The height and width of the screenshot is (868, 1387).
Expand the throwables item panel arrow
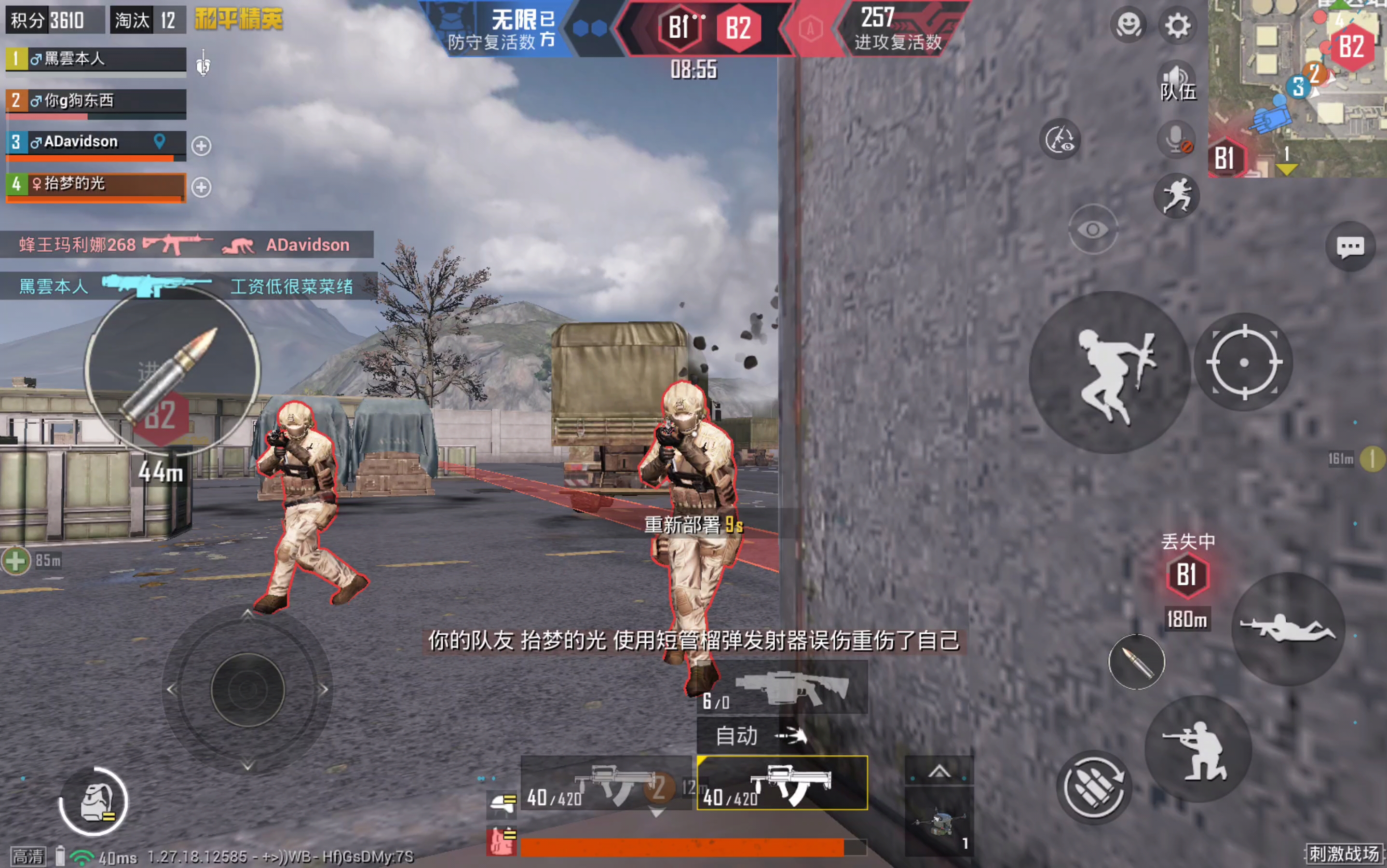(x=939, y=771)
